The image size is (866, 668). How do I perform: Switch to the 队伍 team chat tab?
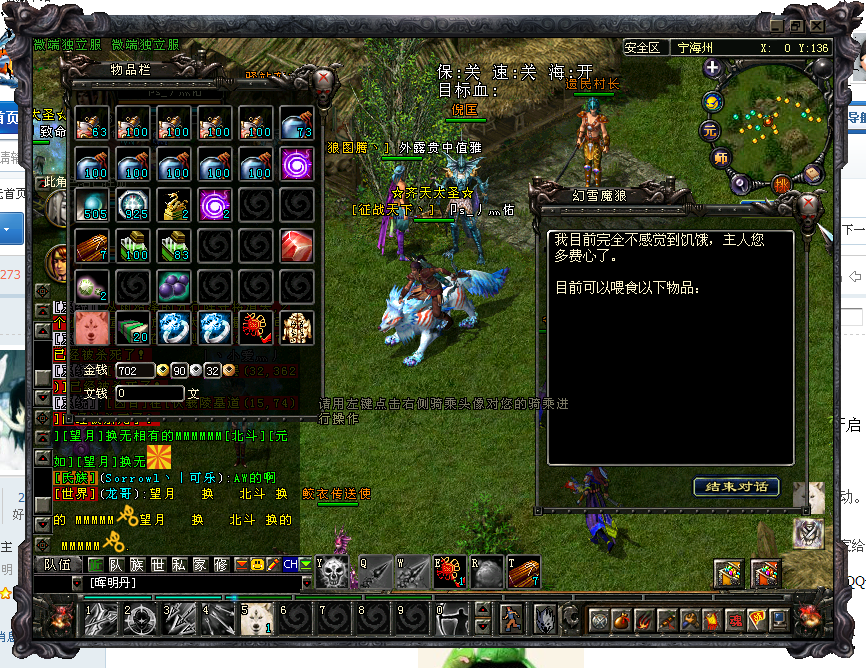58,565
